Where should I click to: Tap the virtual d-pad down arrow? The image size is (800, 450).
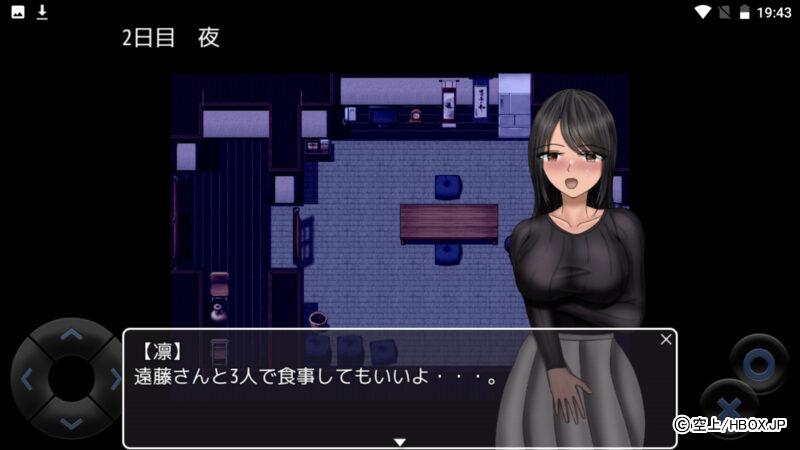(x=70, y=423)
